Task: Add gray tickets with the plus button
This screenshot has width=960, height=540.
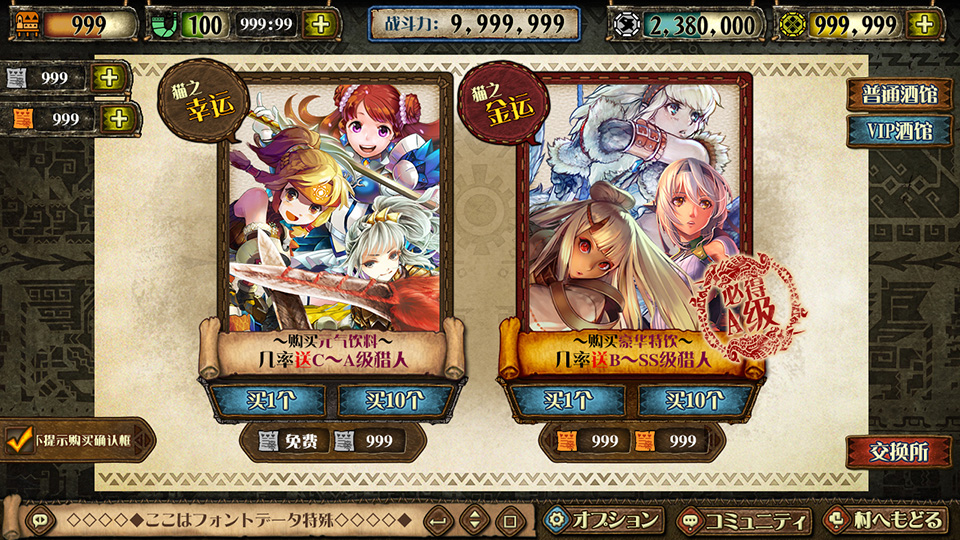Action: [111, 77]
